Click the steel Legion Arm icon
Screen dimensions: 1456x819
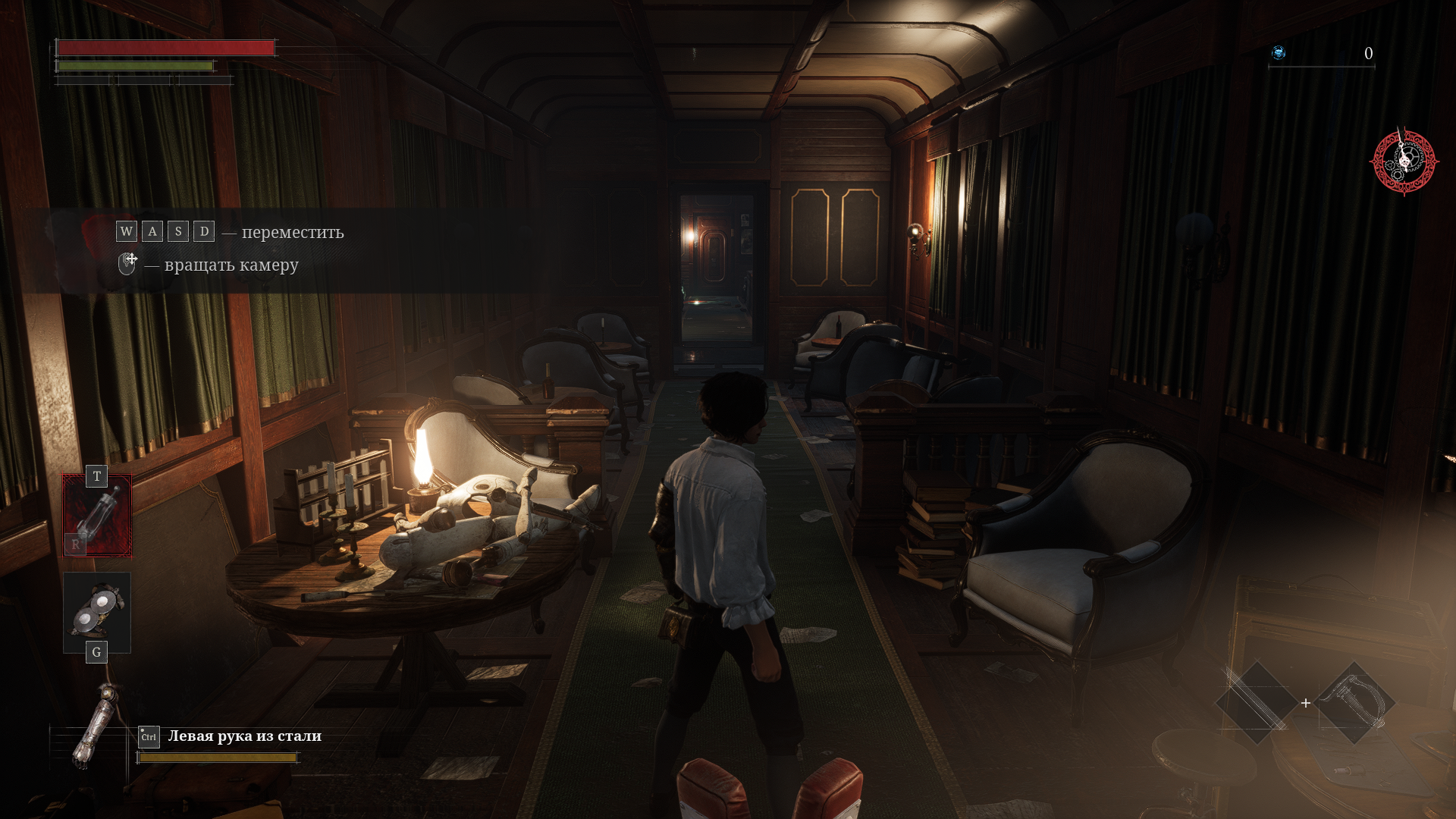(x=97, y=726)
